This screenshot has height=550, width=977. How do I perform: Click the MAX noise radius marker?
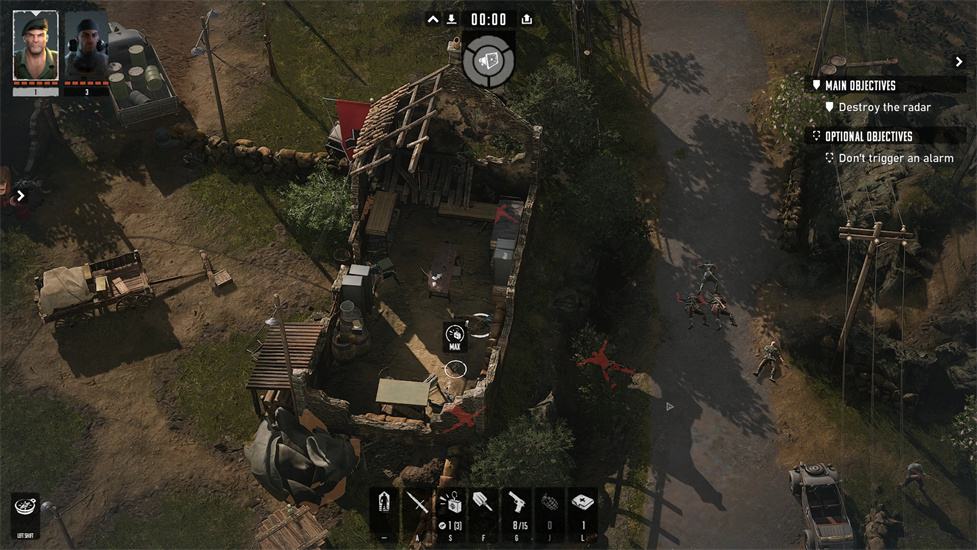tap(455, 336)
